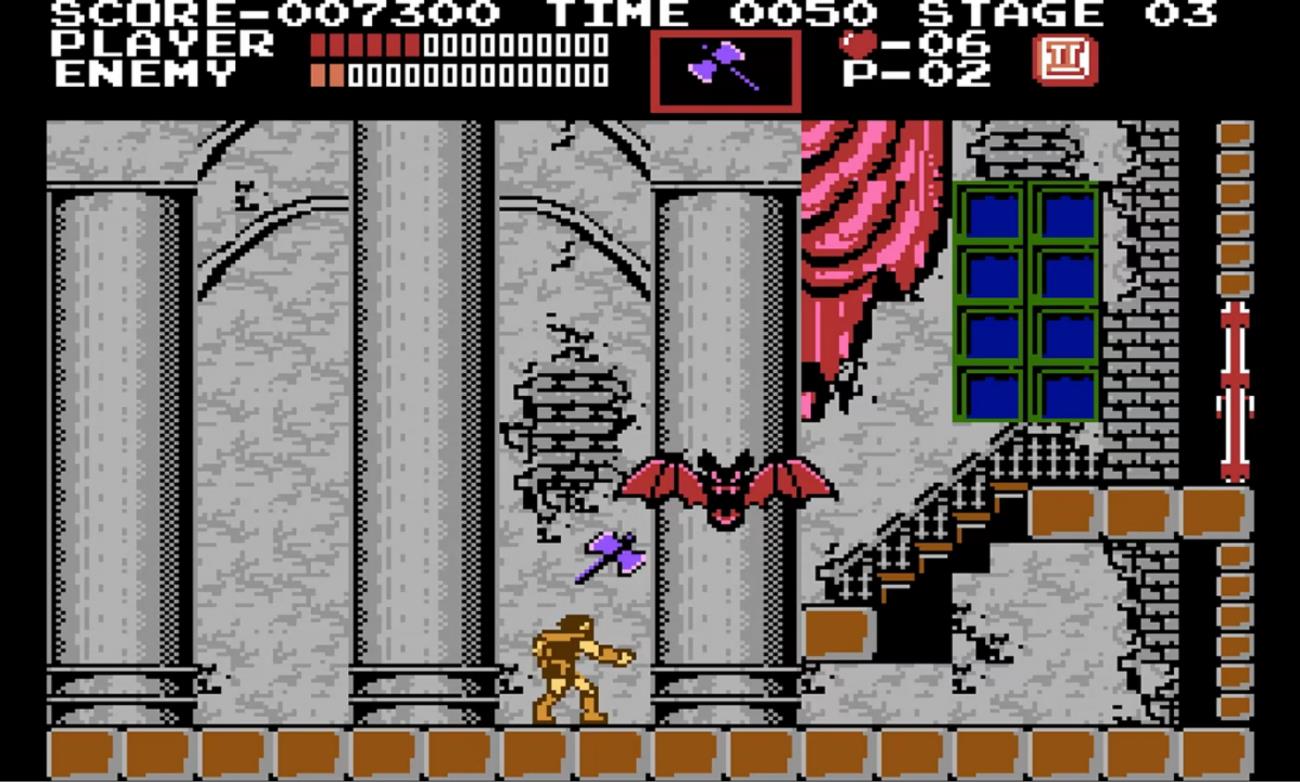Select the heart counter icon
The height and width of the screenshot is (782, 1300).
pos(857,41)
